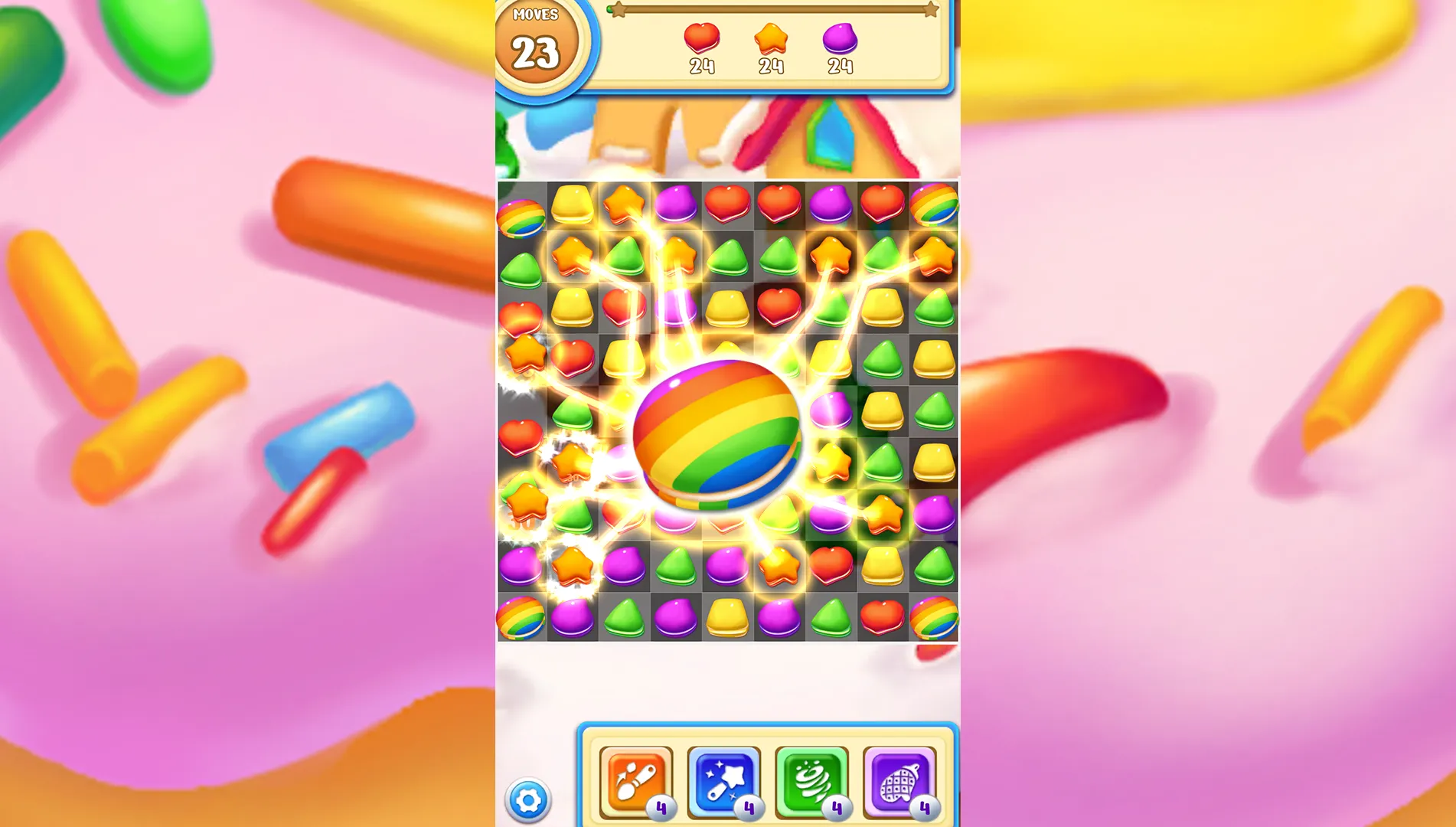Tap the count badge on the mitt booster
Viewport: 1456px width, 827px height.
(925, 806)
